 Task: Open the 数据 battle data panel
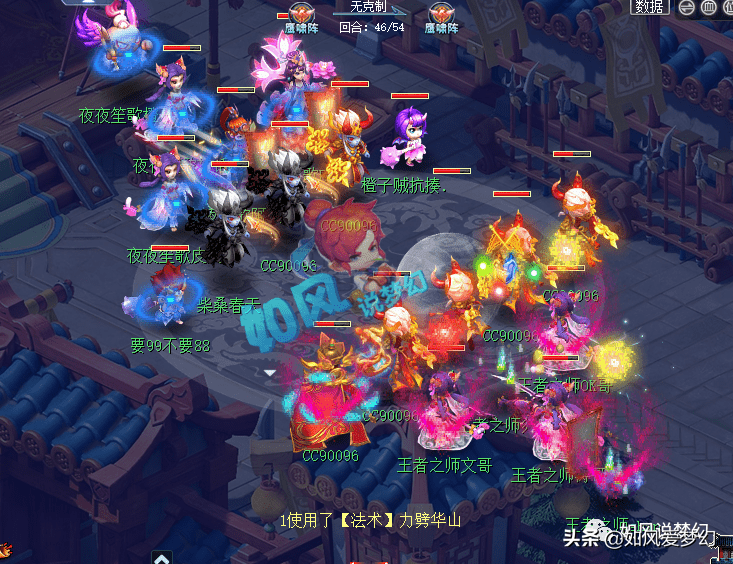(x=649, y=7)
